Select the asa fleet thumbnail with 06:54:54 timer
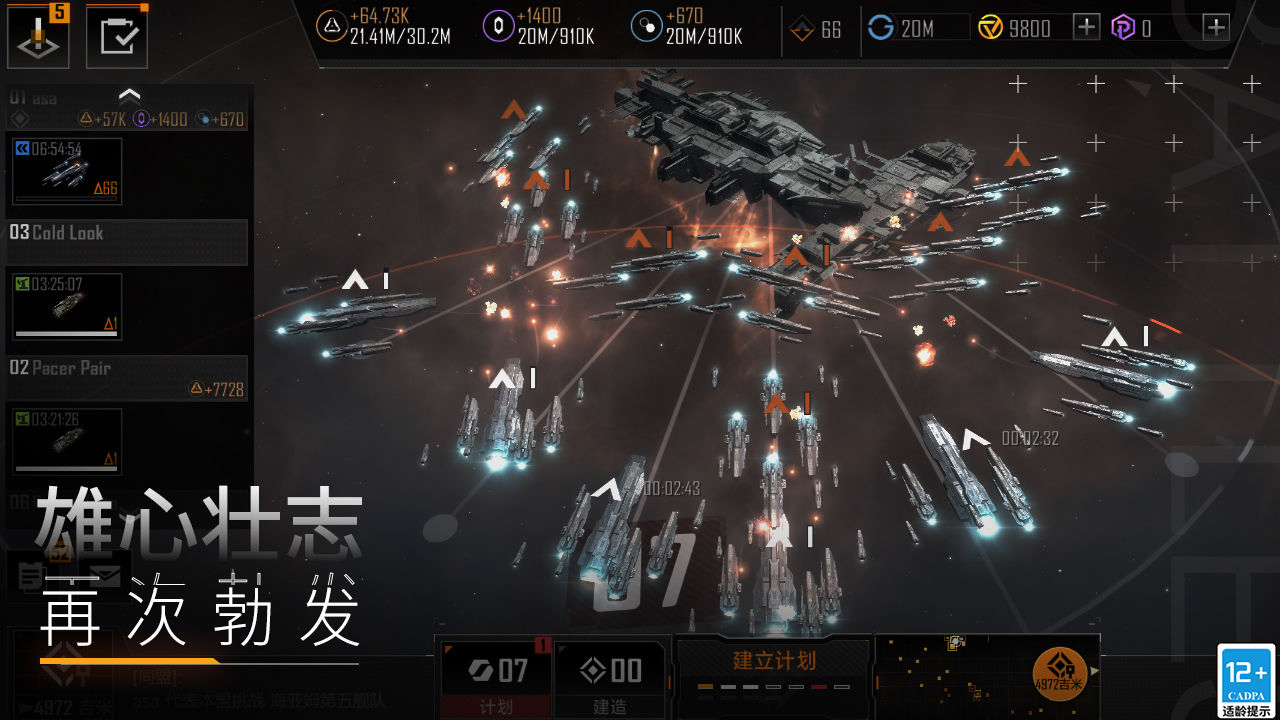Screen dimensions: 1280x720 [x=66, y=171]
